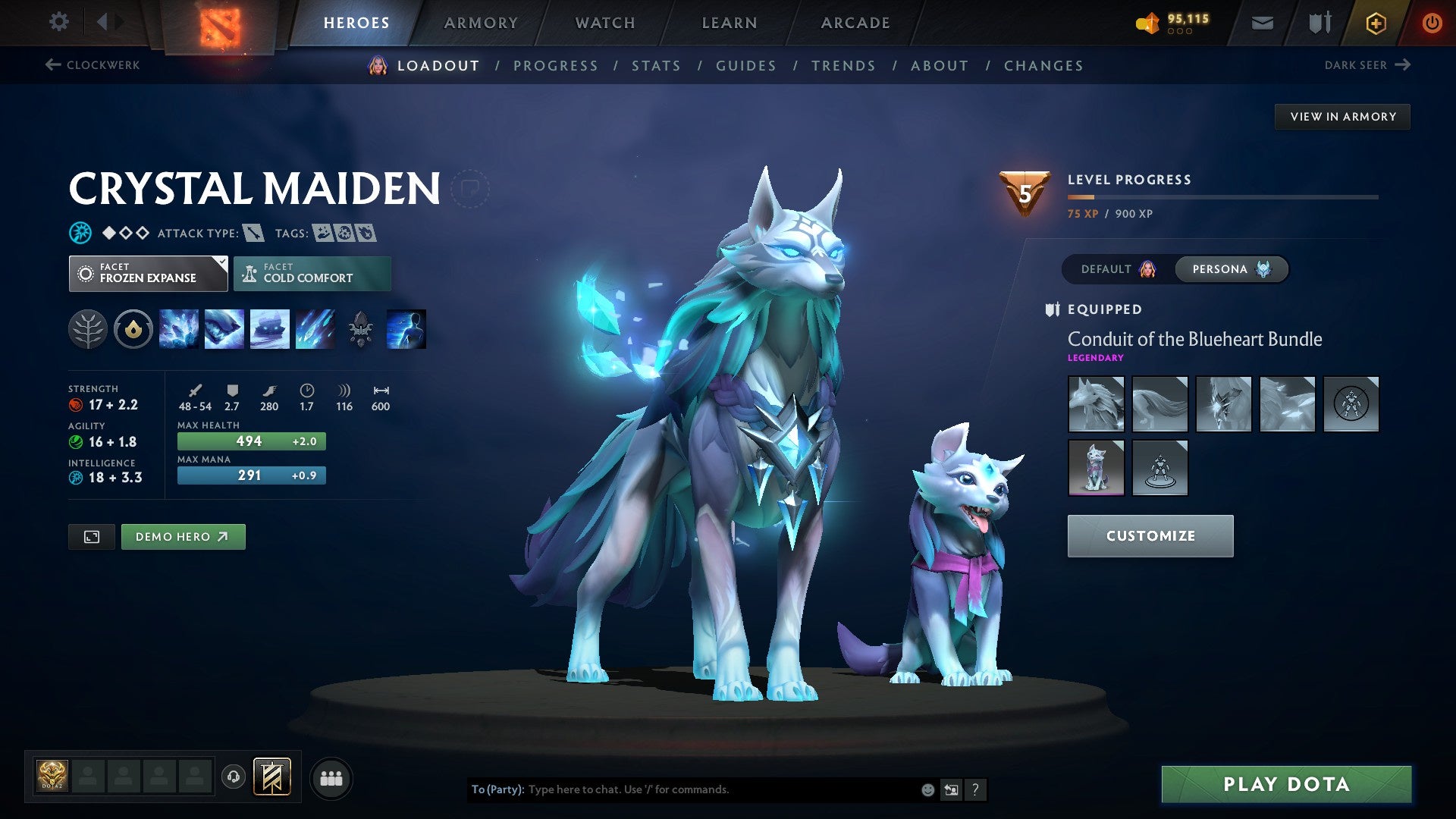Switch to the Armory tab

tap(481, 23)
